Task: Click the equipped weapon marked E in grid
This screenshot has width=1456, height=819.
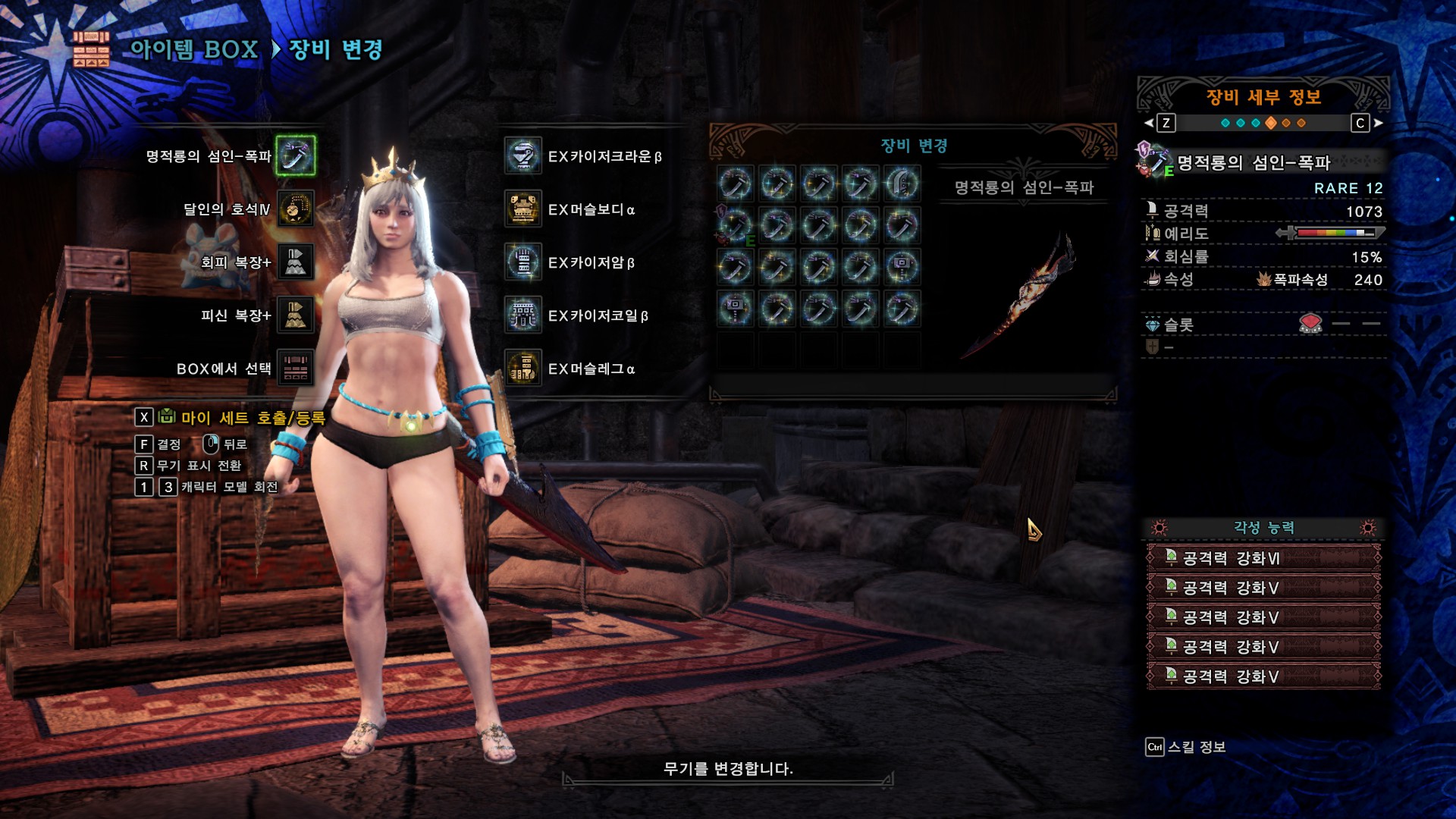Action: pyautogui.click(x=735, y=225)
